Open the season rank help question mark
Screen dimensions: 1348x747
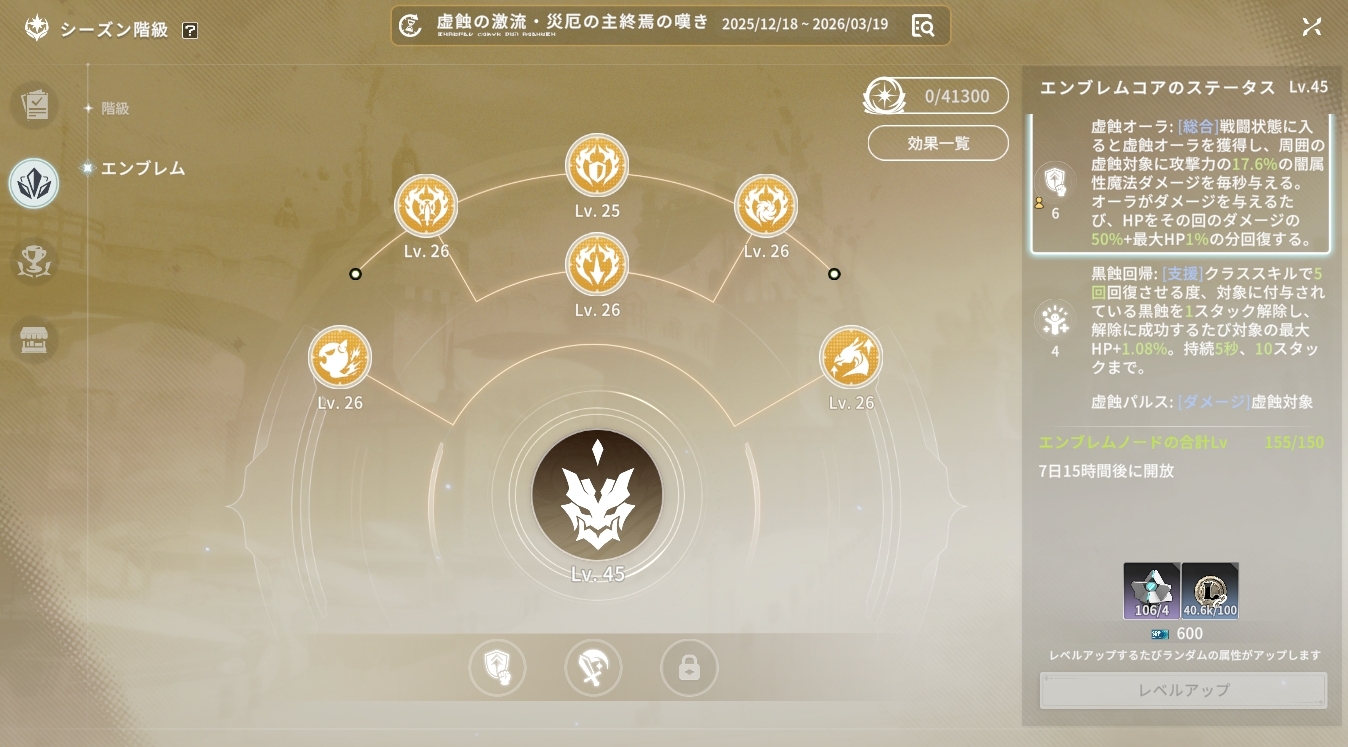(190, 30)
